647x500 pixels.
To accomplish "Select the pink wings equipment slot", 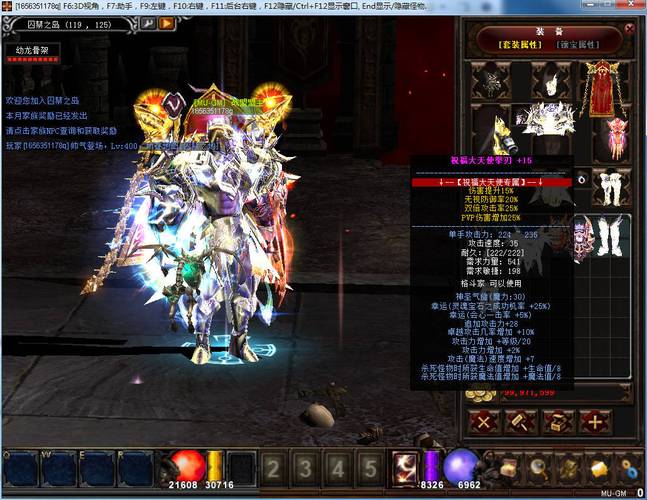I will [619, 137].
